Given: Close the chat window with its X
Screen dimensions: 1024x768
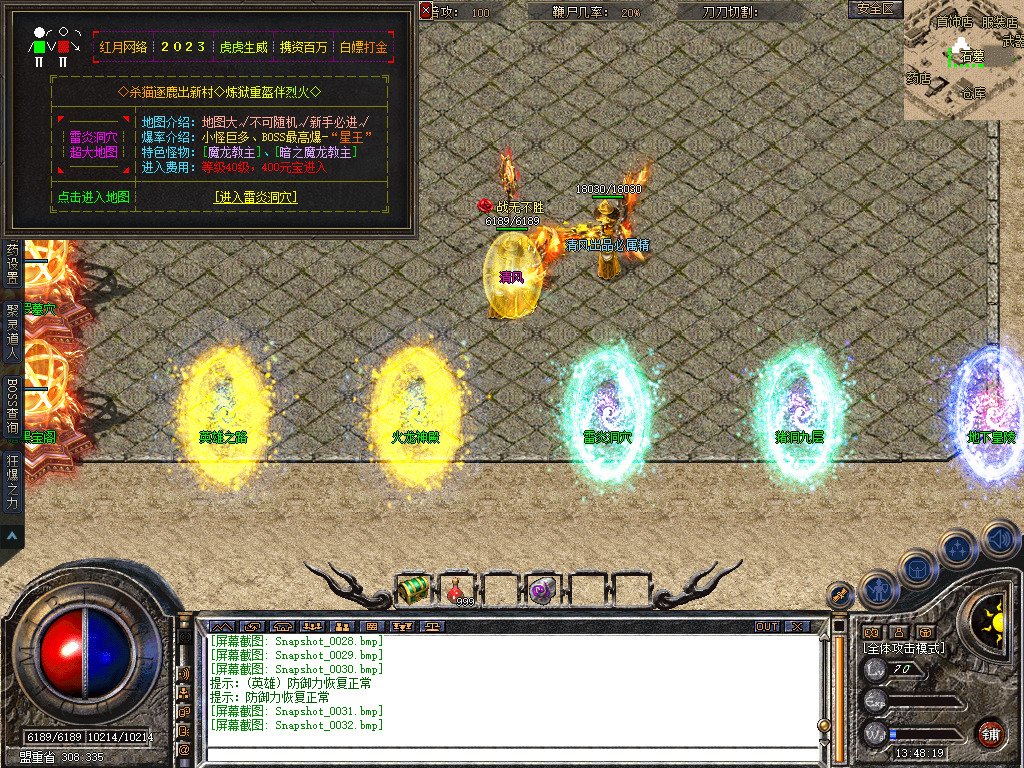Looking at the screenshot, I should point(796,627).
